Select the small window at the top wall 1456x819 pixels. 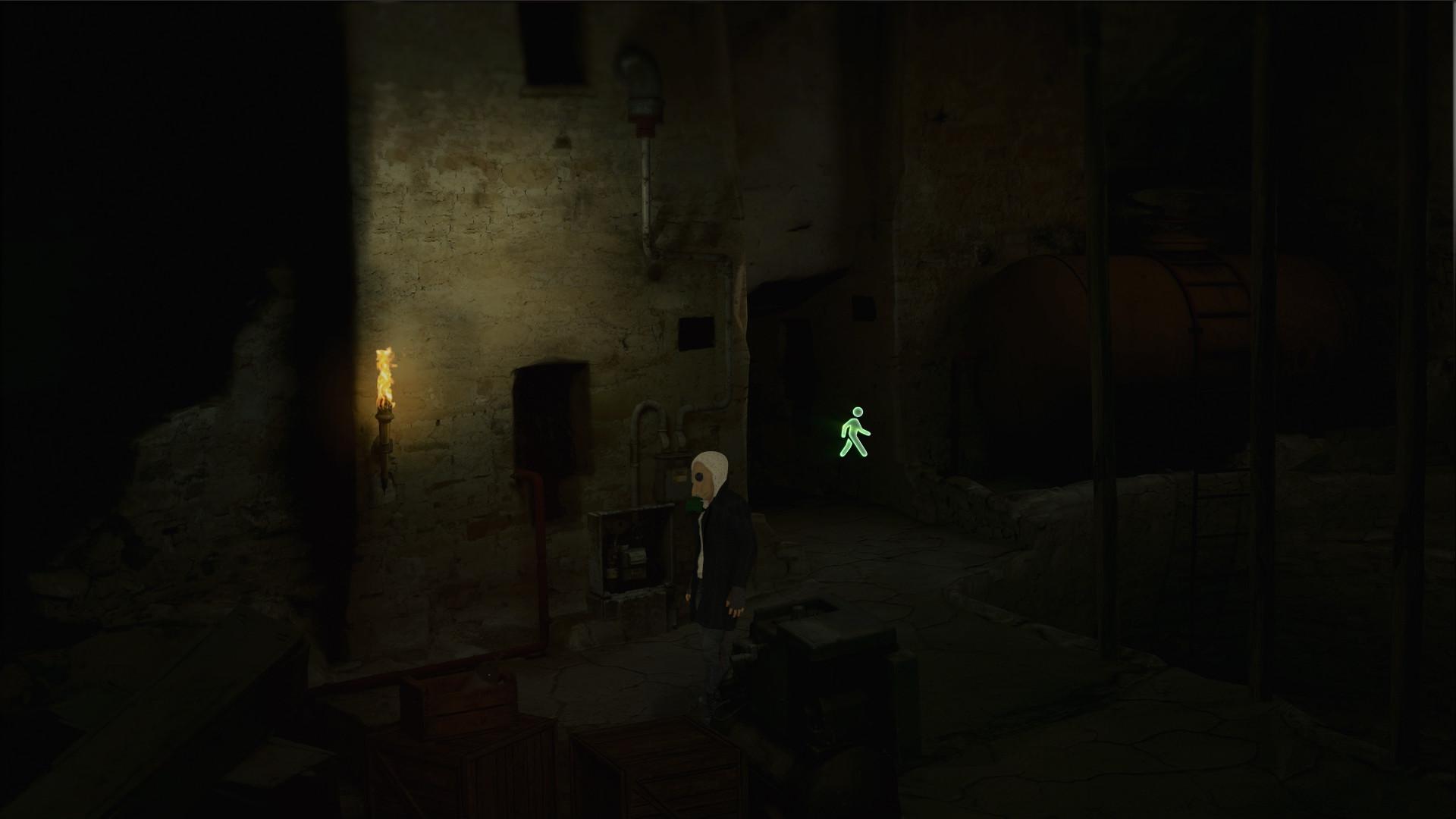554,42
